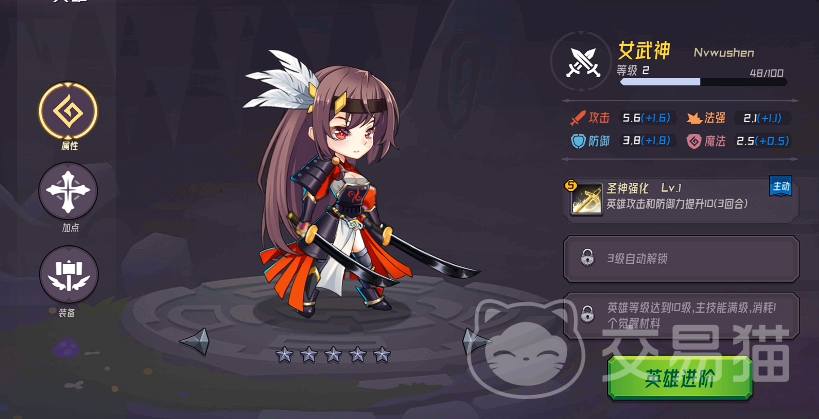Tap the 英雄进阶 hero advance button

(x=680, y=377)
